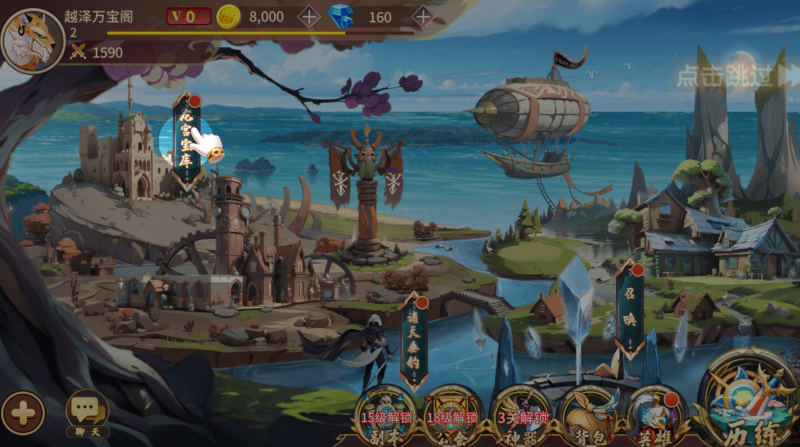Expand the round plus button in the corner
The height and width of the screenshot is (447, 800).
coord(22,412)
